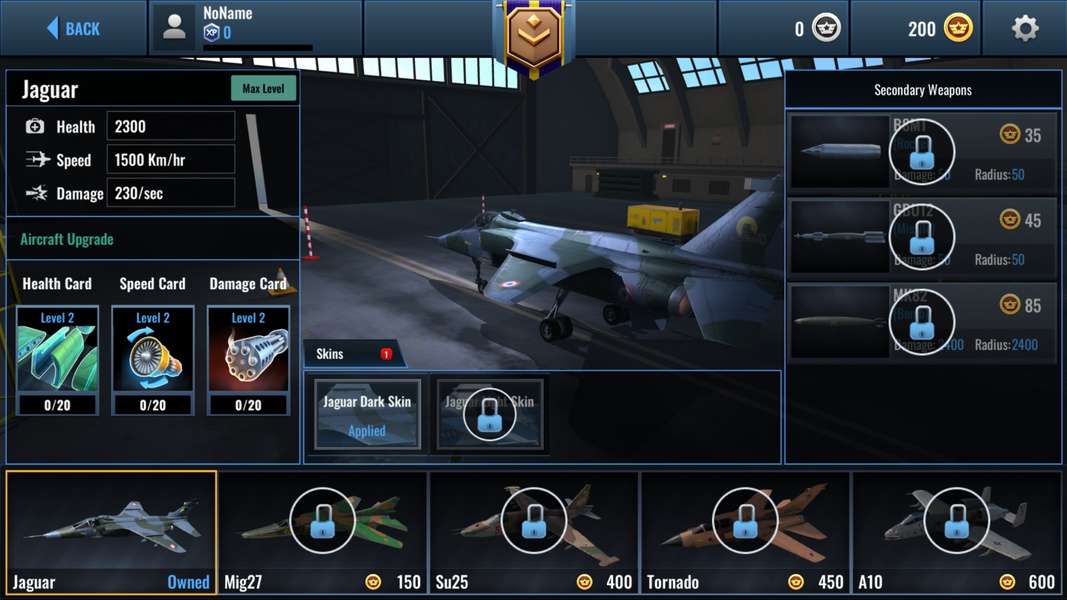Unlock the secondary weapon costing 45
Image resolution: width=1067 pixels, height=600 pixels.
922,237
